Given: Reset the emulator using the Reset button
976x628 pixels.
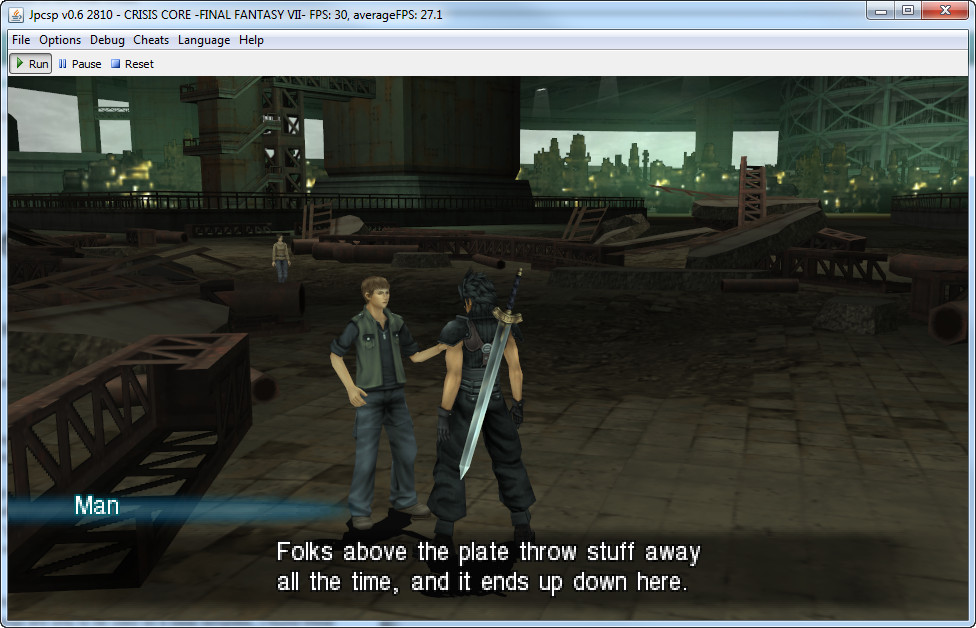Looking at the screenshot, I should click(x=132, y=64).
